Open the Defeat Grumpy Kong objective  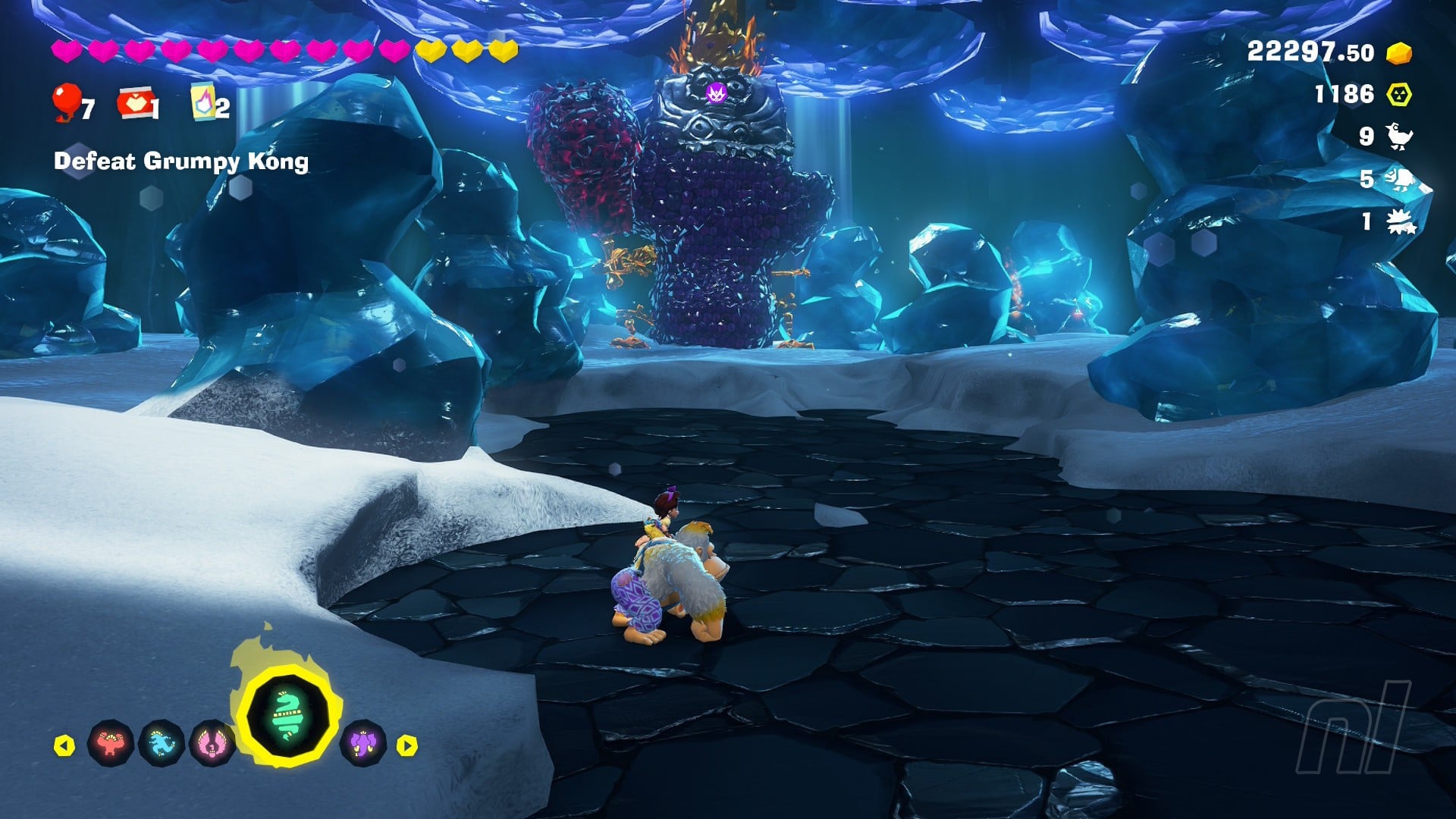(181, 162)
